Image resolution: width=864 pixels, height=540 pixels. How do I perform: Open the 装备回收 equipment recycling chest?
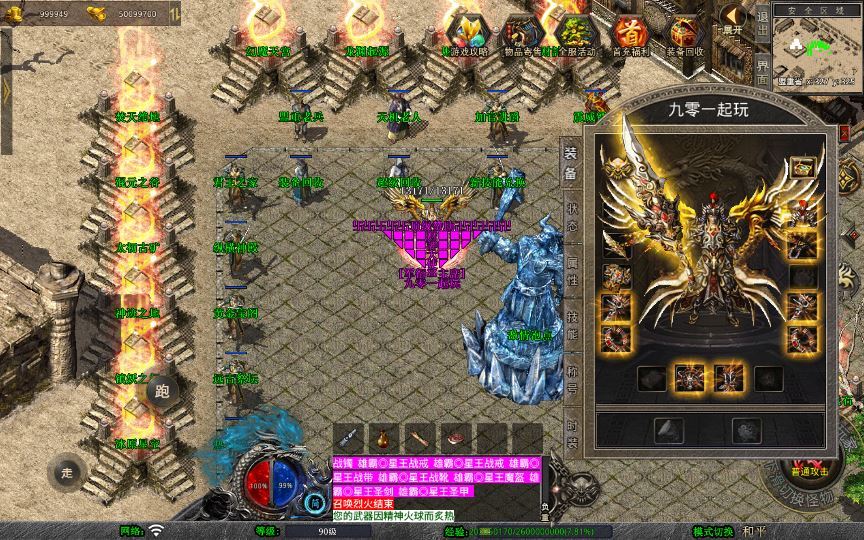point(685,34)
